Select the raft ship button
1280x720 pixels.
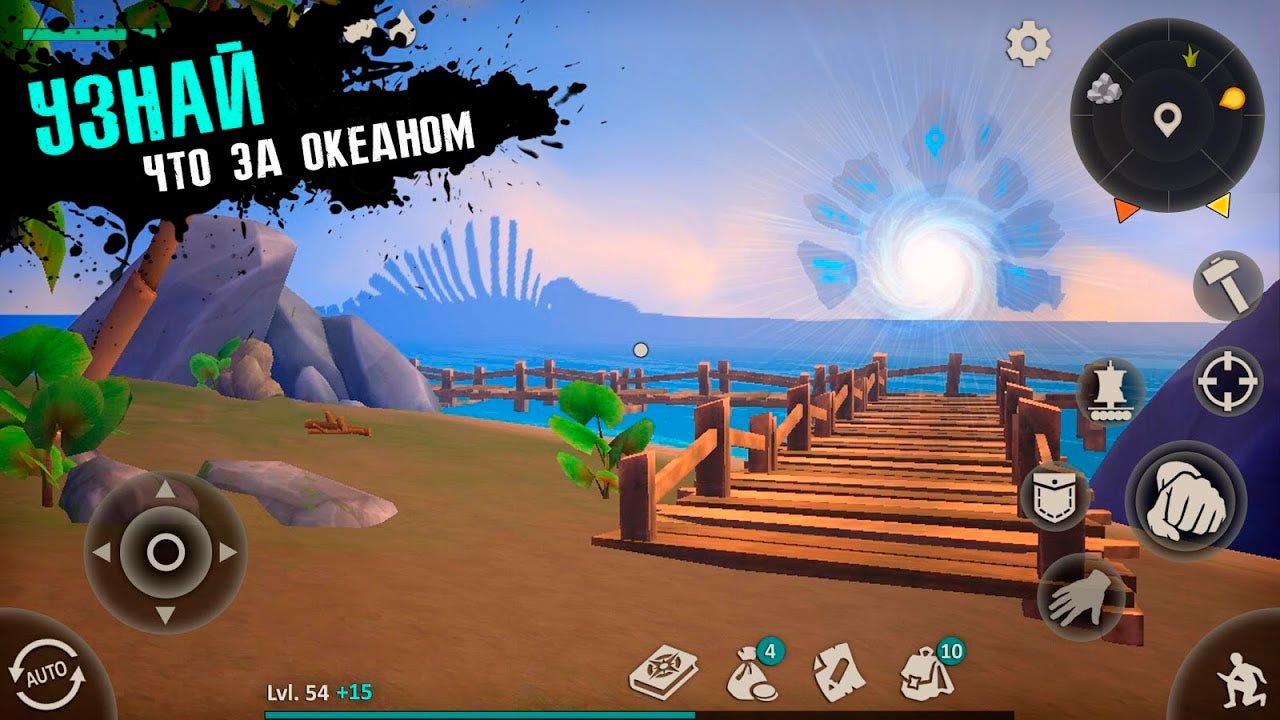click(x=1111, y=390)
